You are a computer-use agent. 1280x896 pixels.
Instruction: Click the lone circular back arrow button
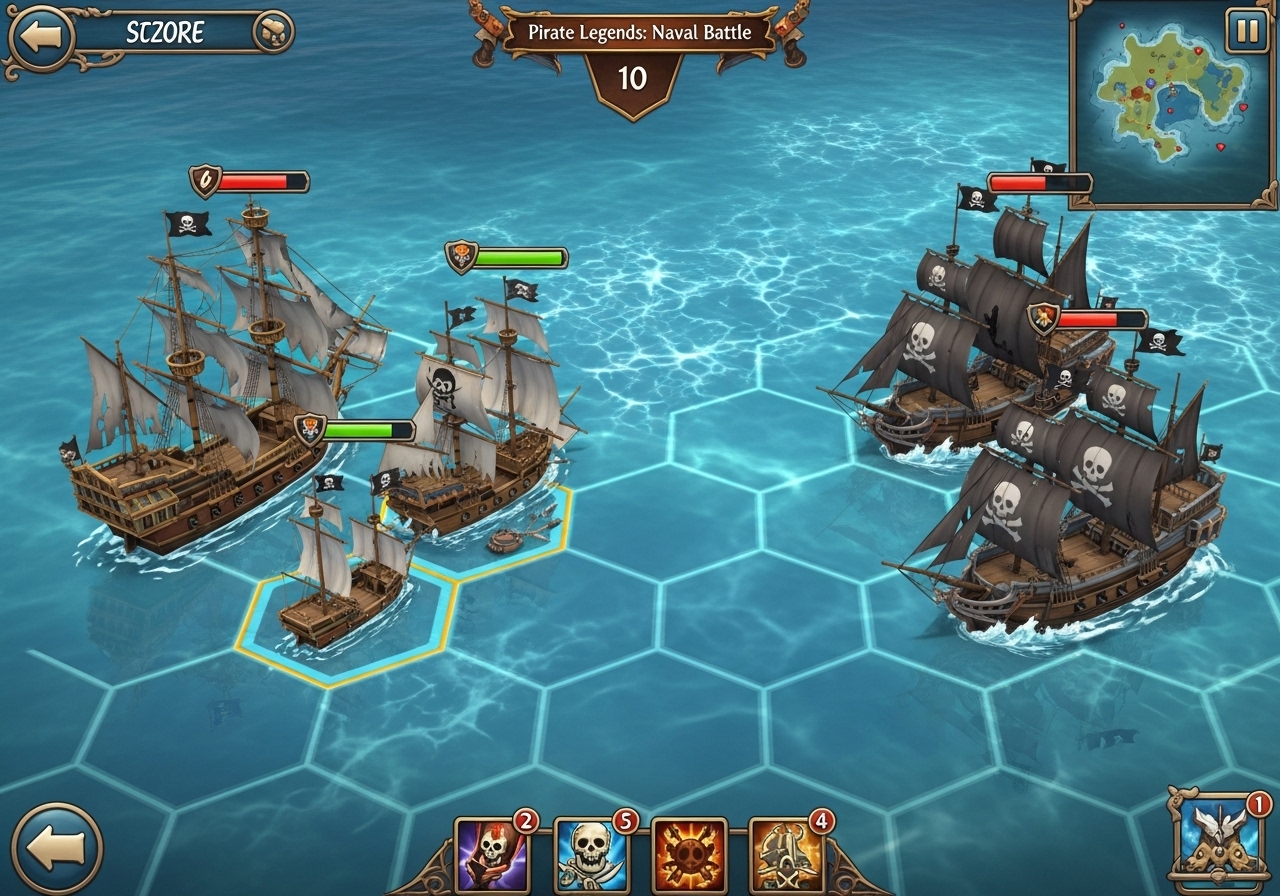(57, 849)
